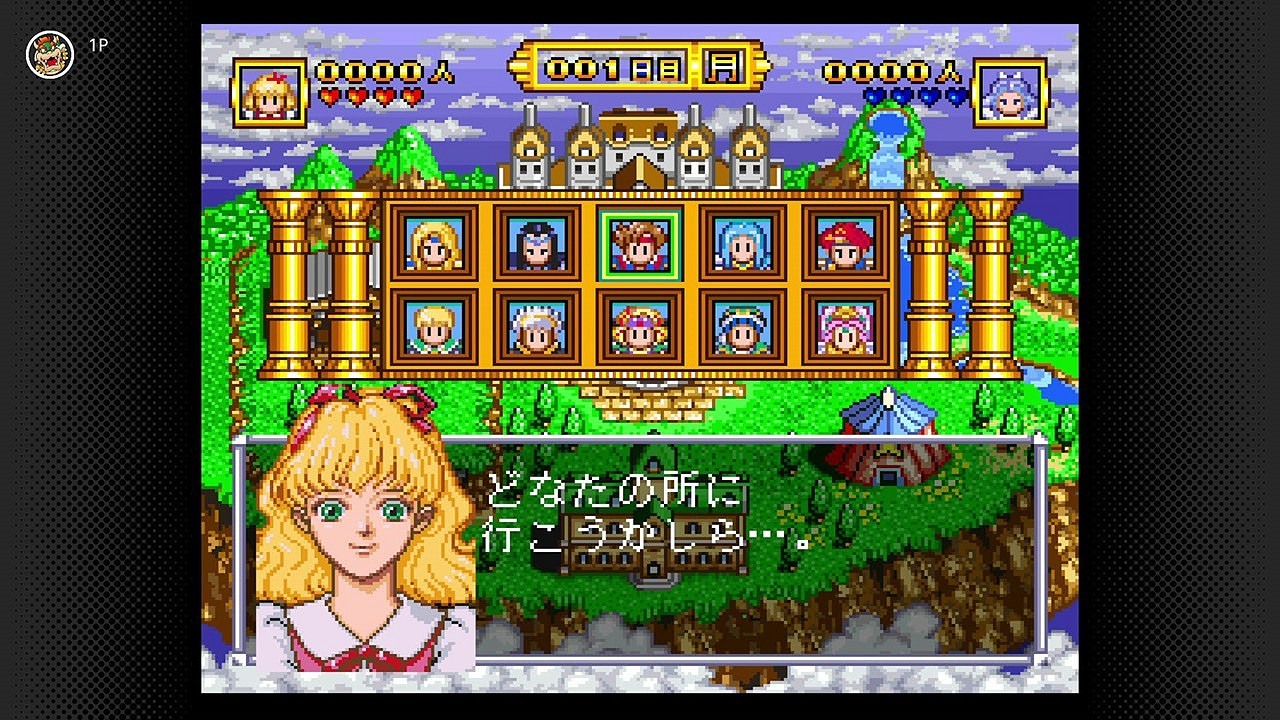The image size is (1280, 720).
Task: Click the blue-haired rival's framed portrait top right
Action: pos(1013,90)
